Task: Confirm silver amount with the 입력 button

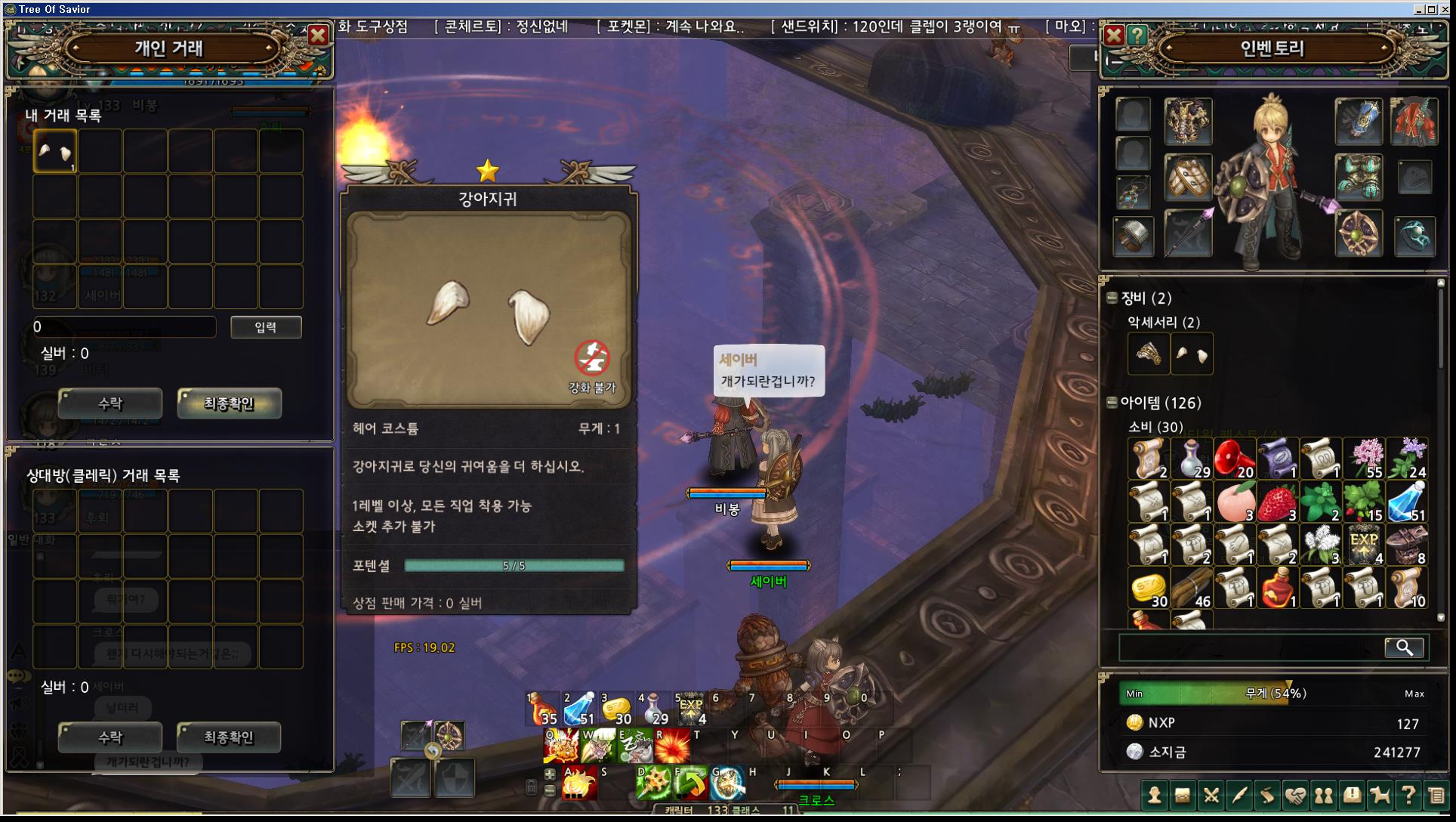Action: pyautogui.click(x=266, y=327)
